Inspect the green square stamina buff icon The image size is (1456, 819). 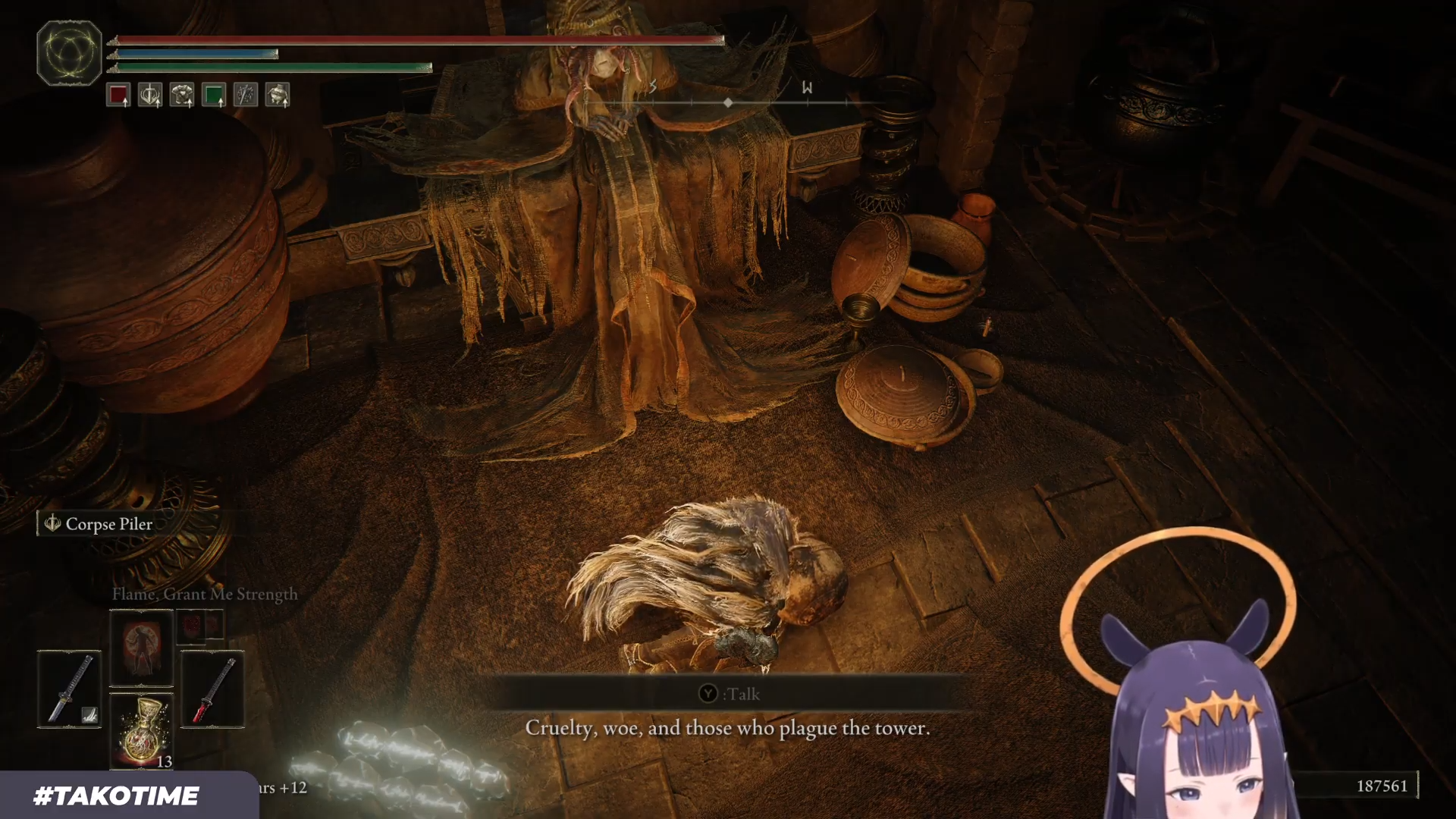pos(214,95)
